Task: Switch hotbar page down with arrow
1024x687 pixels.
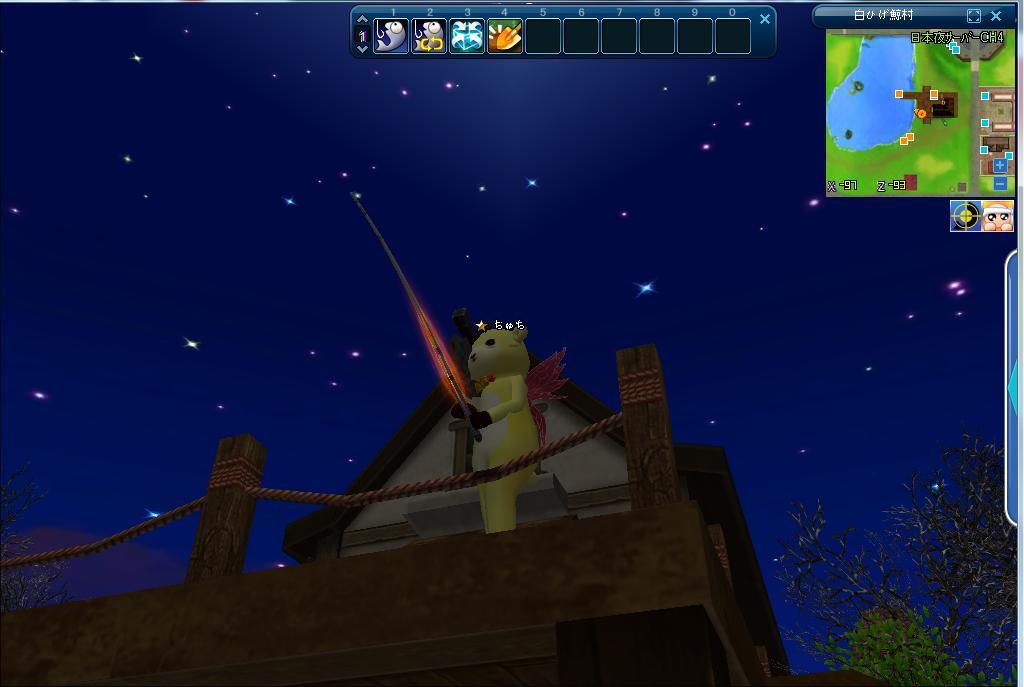Action: click(x=363, y=48)
